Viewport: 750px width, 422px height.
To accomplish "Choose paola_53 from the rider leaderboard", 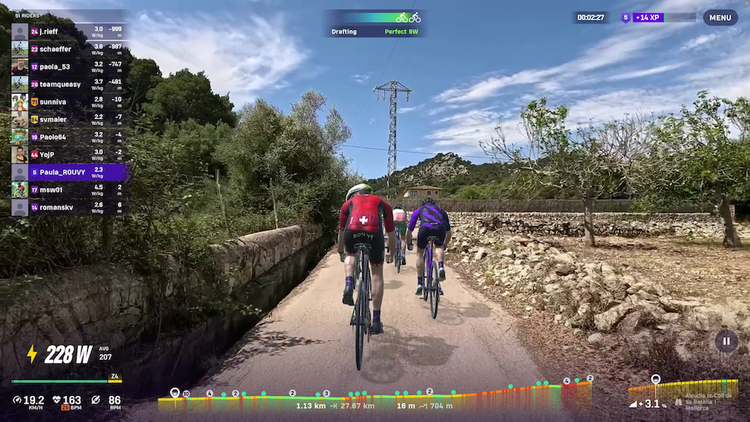I will [x=68, y=67].
